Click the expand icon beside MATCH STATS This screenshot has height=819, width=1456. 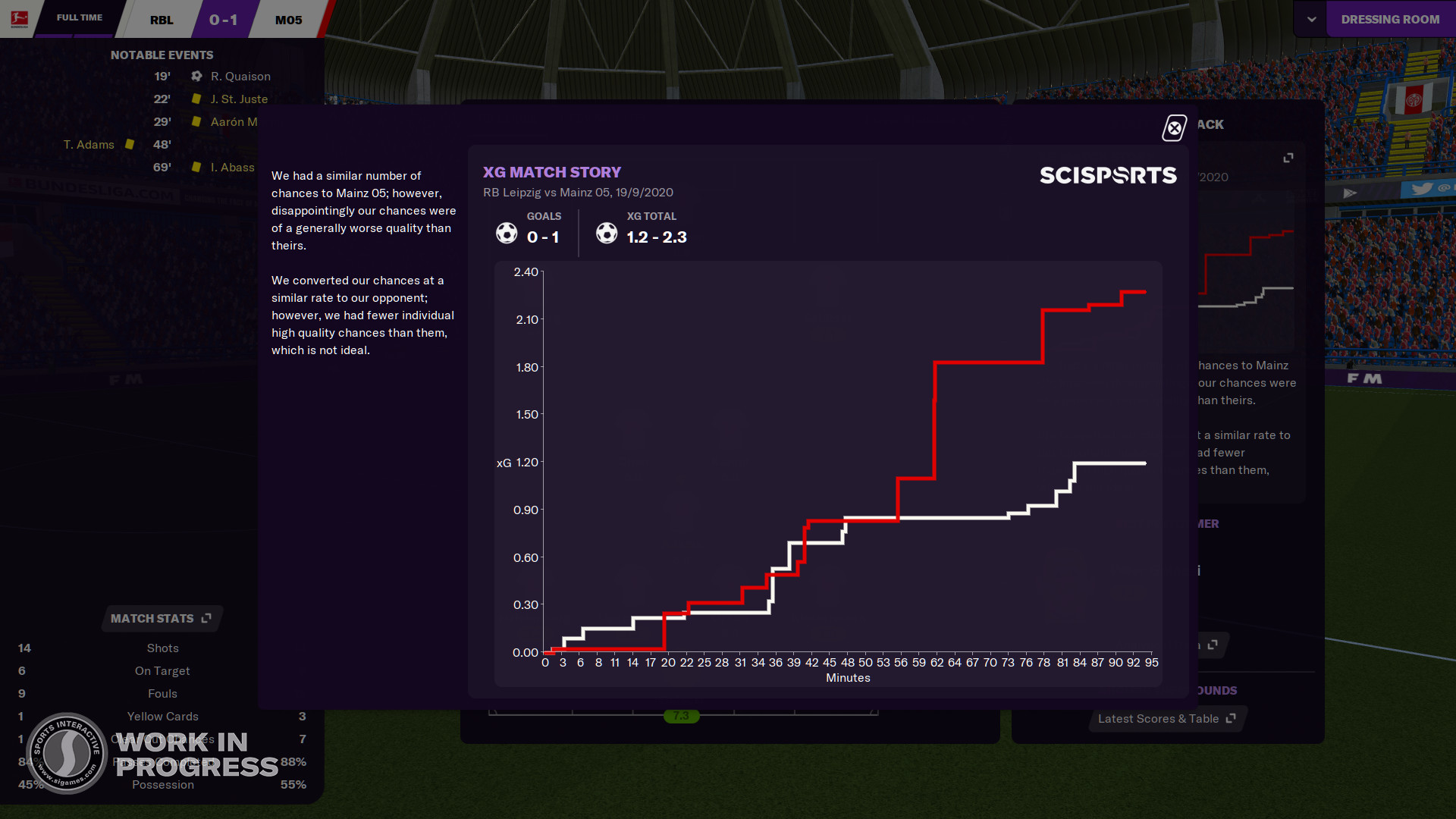click(205, 618)
